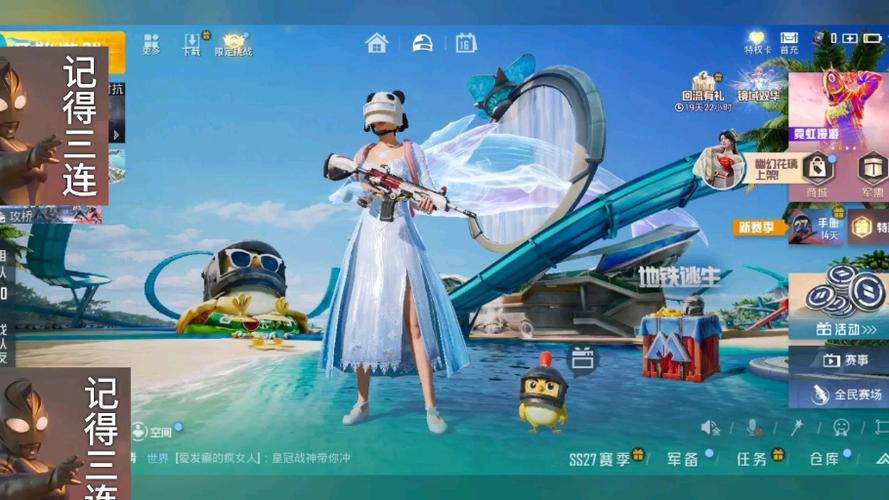Screen dimensions: 889x500
Task: Open the 限定挑战 limited challenge event
Action: [234, 44]
